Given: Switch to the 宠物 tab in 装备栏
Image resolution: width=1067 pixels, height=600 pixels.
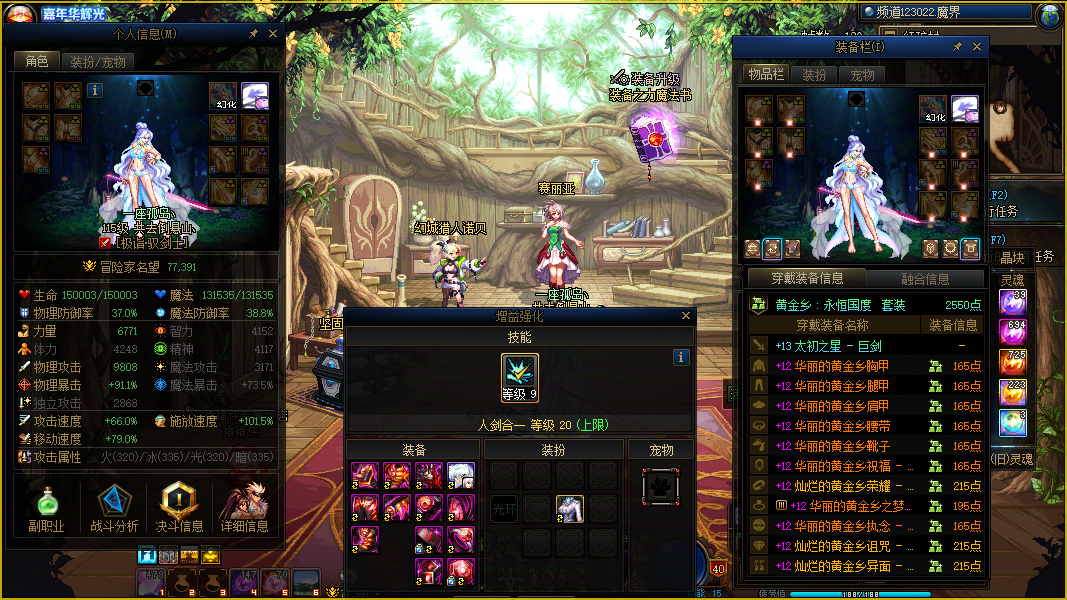Looking at the screenshot, I should pyautogui.click(x=862, y=75).
